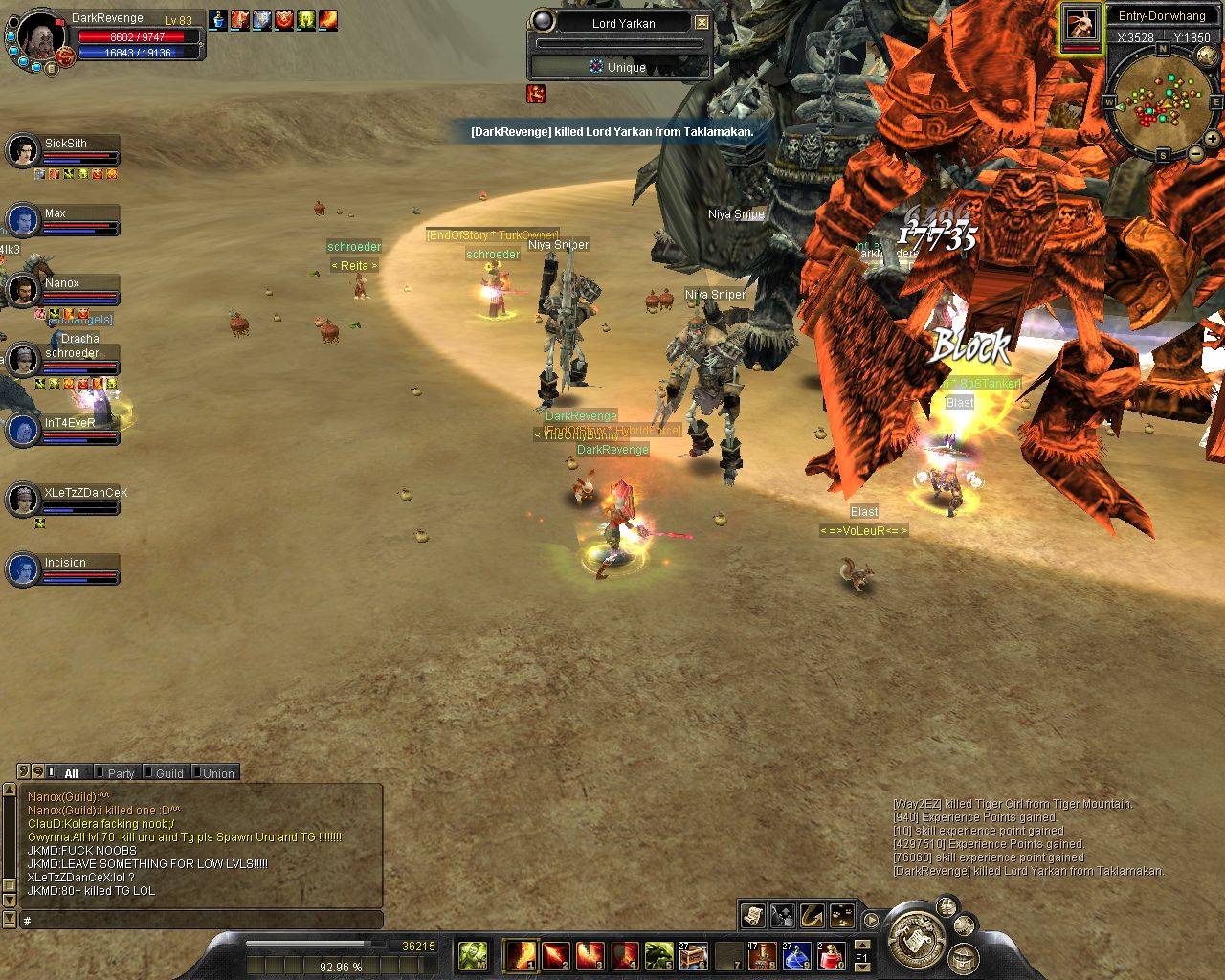Close the Lord Yarkan target window
The image size is (1225, 980).
(x=702, y=22)
